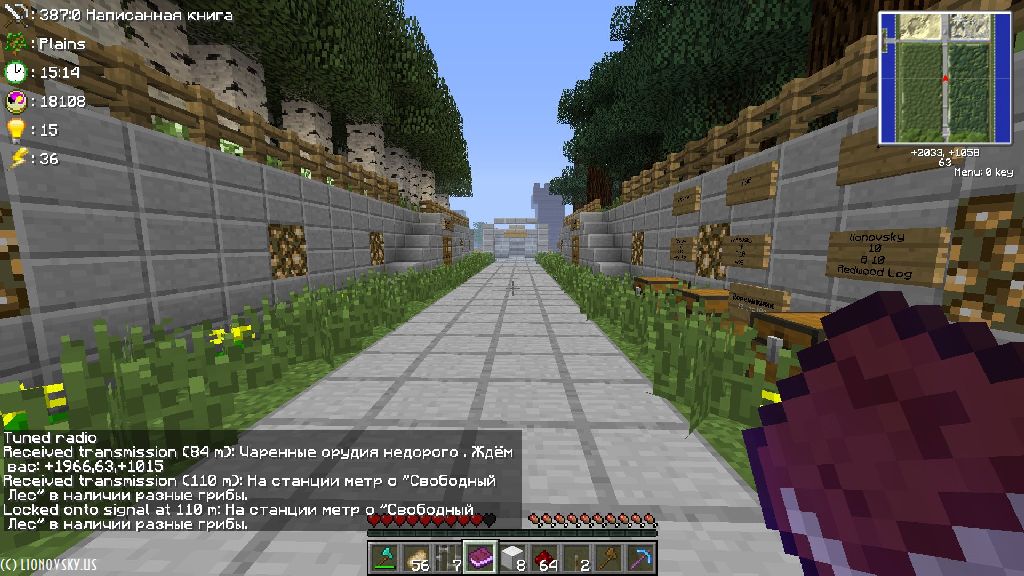Screen dimensions: 1024x576
Task: Open the minimap in the corner
Action: click(x=944, y=78)
